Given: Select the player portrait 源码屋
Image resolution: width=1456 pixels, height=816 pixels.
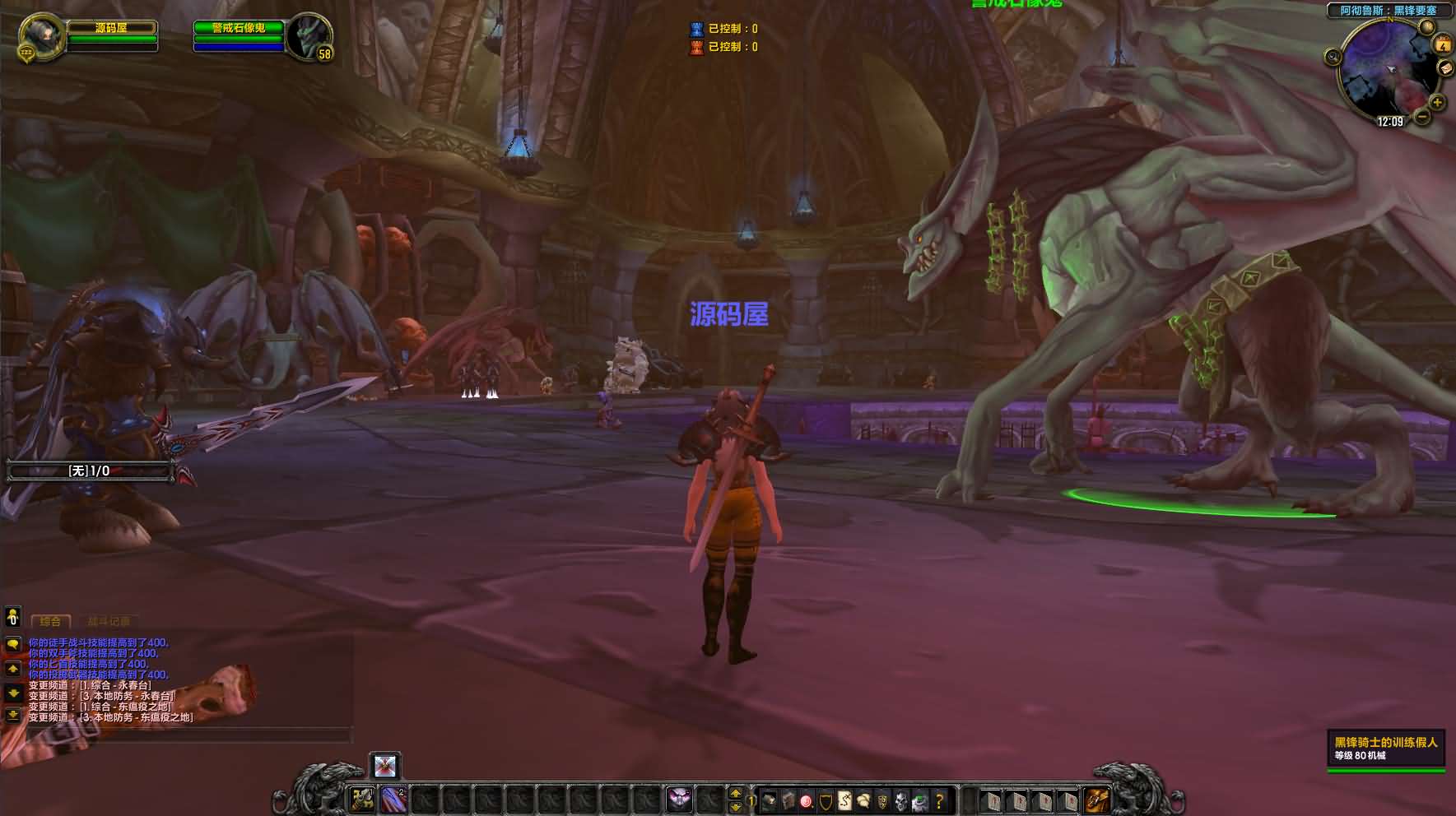Looking at the screenshot, I should click(x=40, y=37).
